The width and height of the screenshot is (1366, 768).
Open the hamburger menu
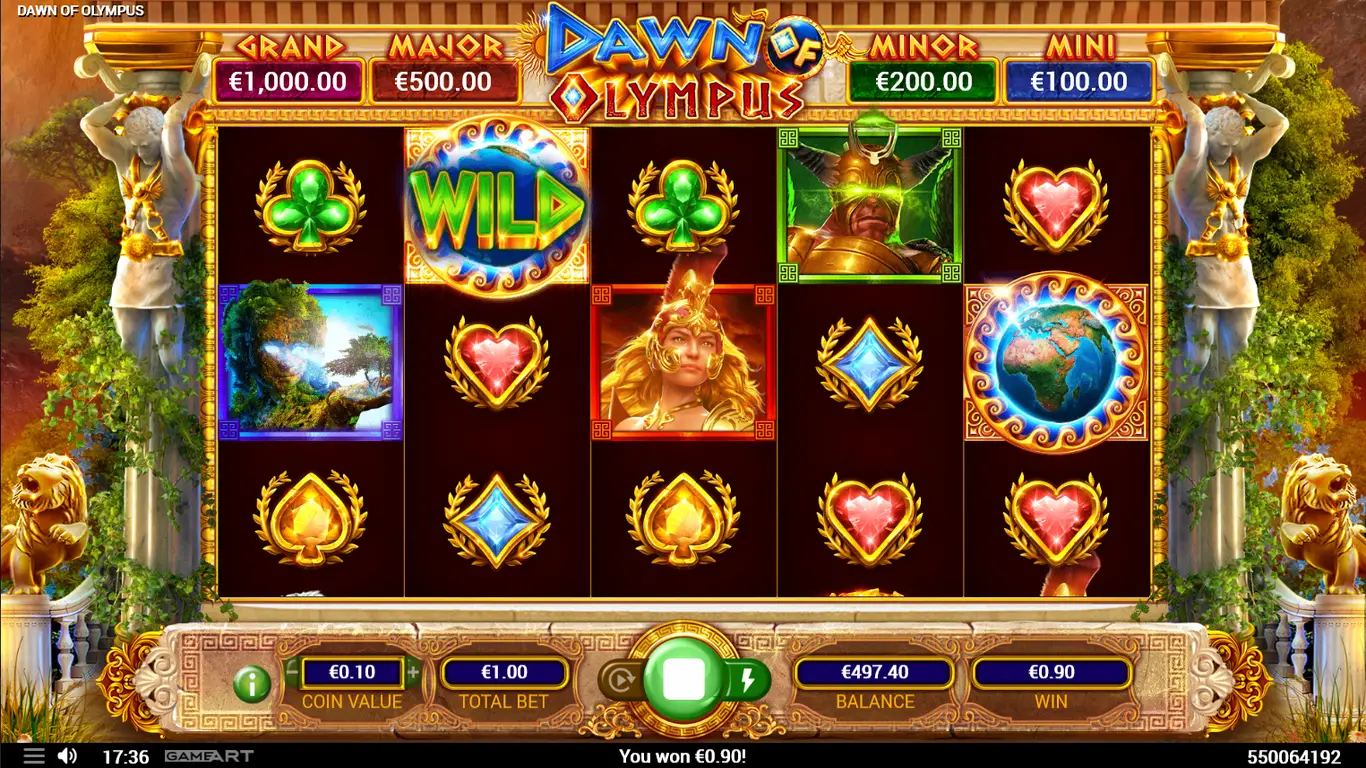point(33,756)
